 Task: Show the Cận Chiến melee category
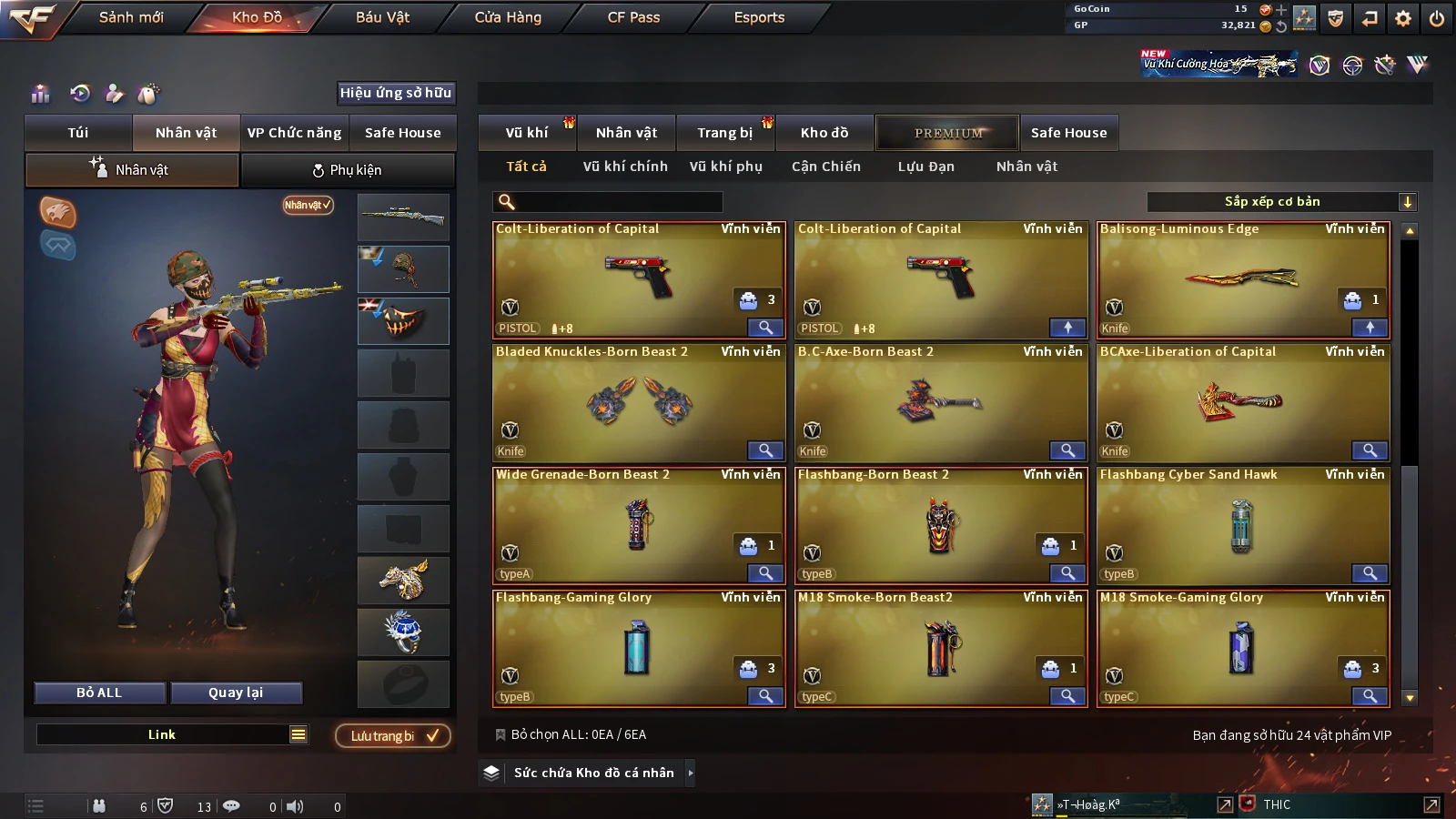[825, 167]
